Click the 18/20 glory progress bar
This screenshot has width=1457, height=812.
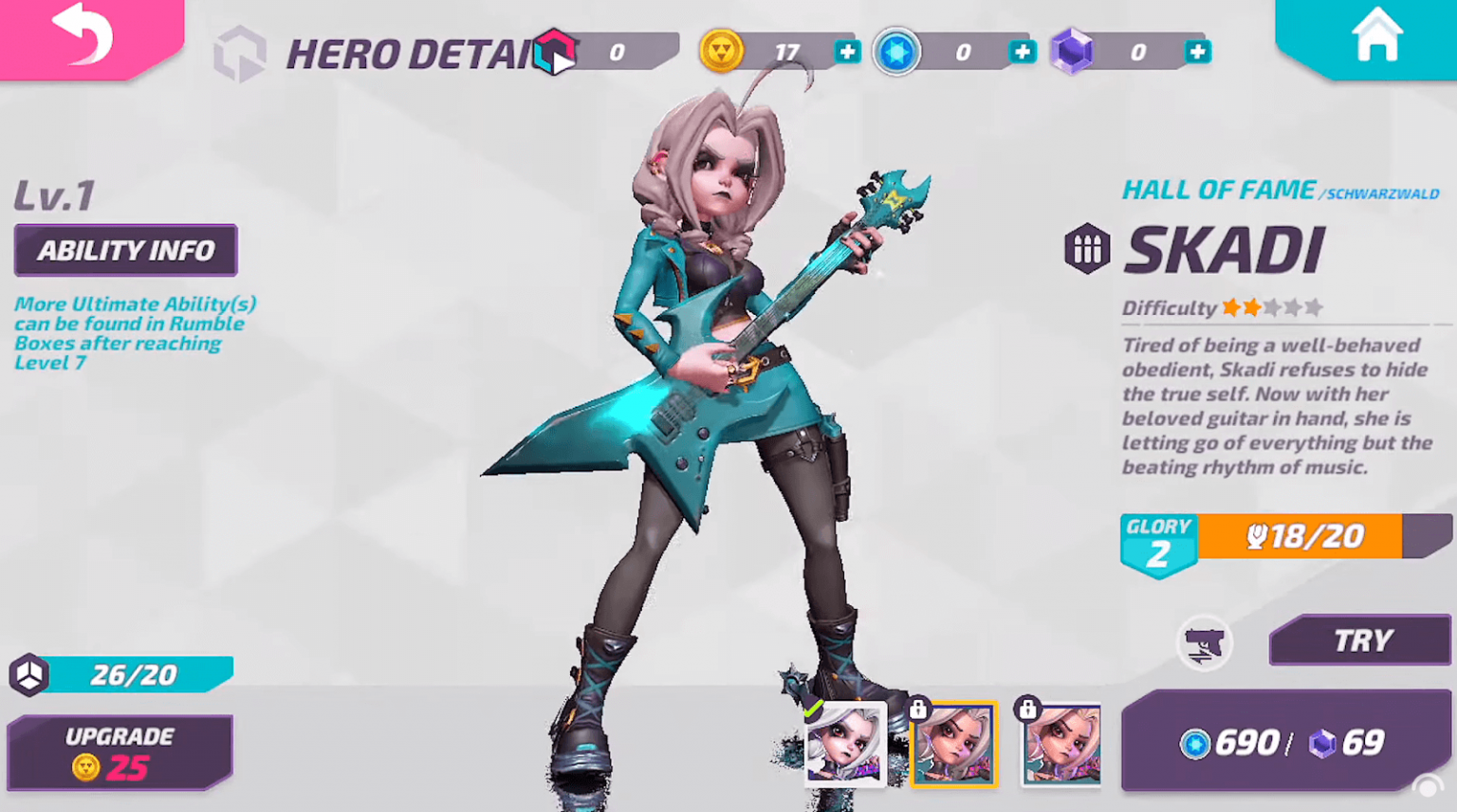(x=1319, y=537)
